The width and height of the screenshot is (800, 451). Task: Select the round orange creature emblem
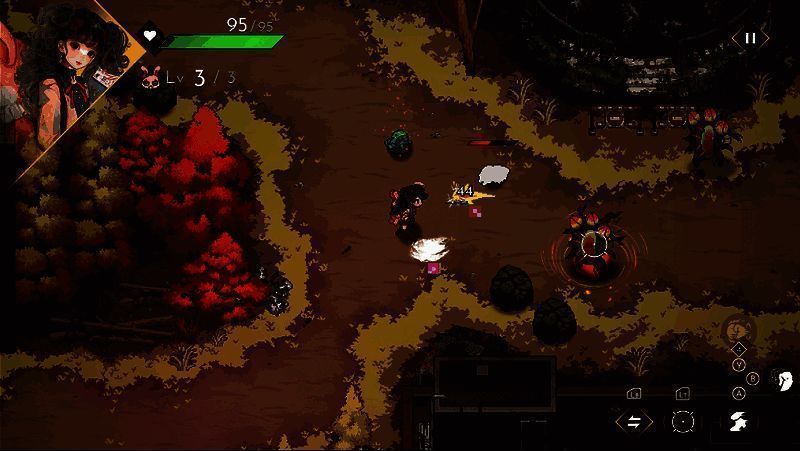[x=738, y=327]
